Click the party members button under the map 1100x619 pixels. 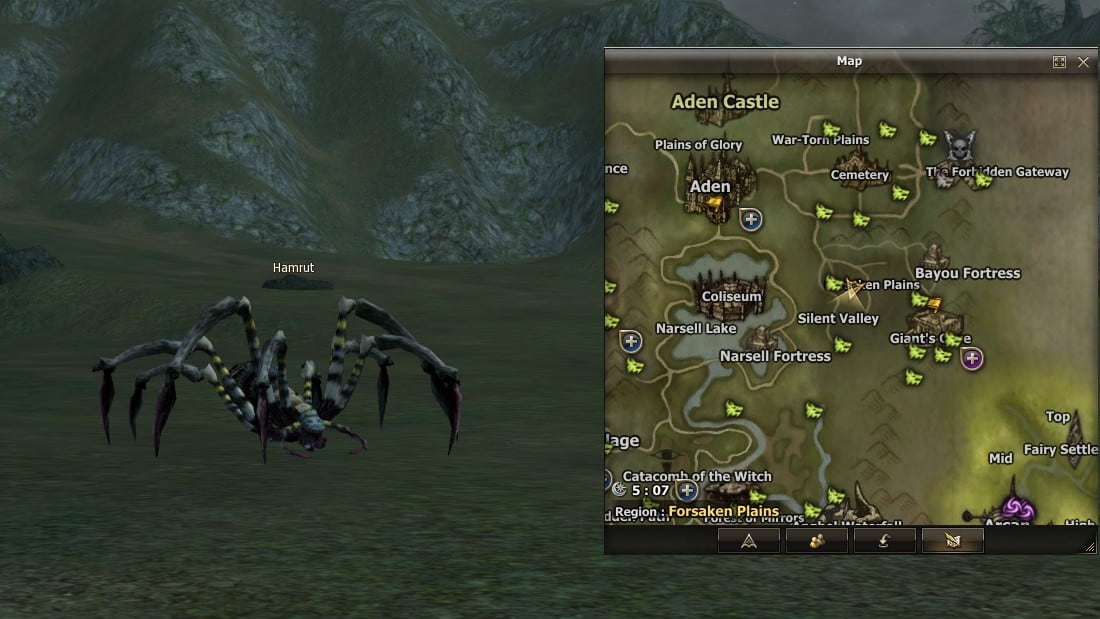(816, 541)
